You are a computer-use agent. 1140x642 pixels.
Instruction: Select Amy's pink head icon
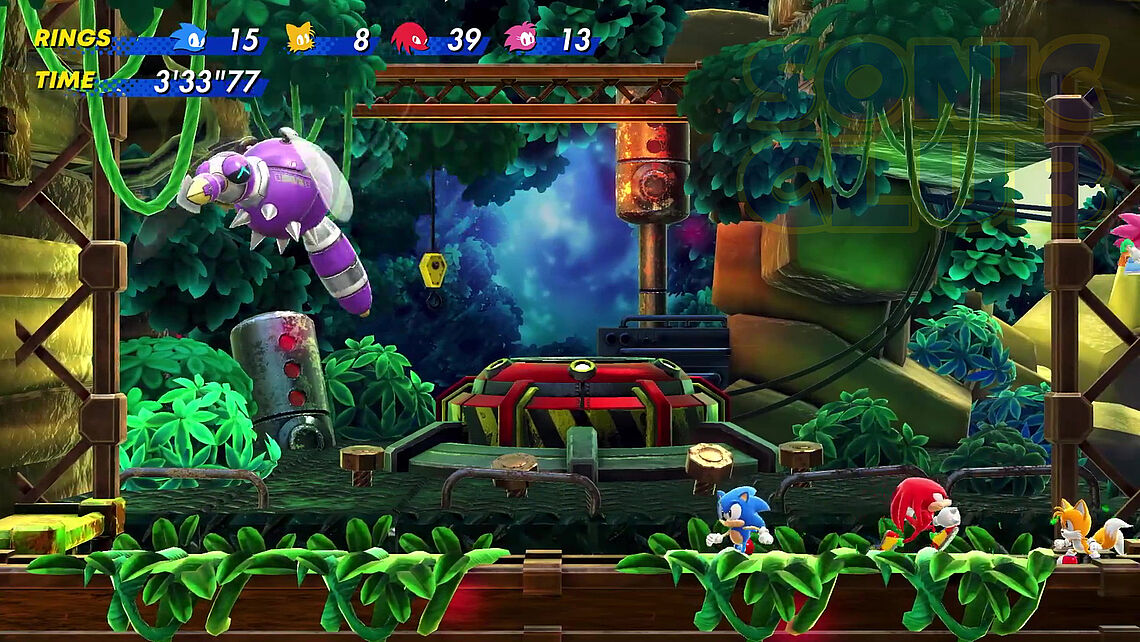(520, 38)
